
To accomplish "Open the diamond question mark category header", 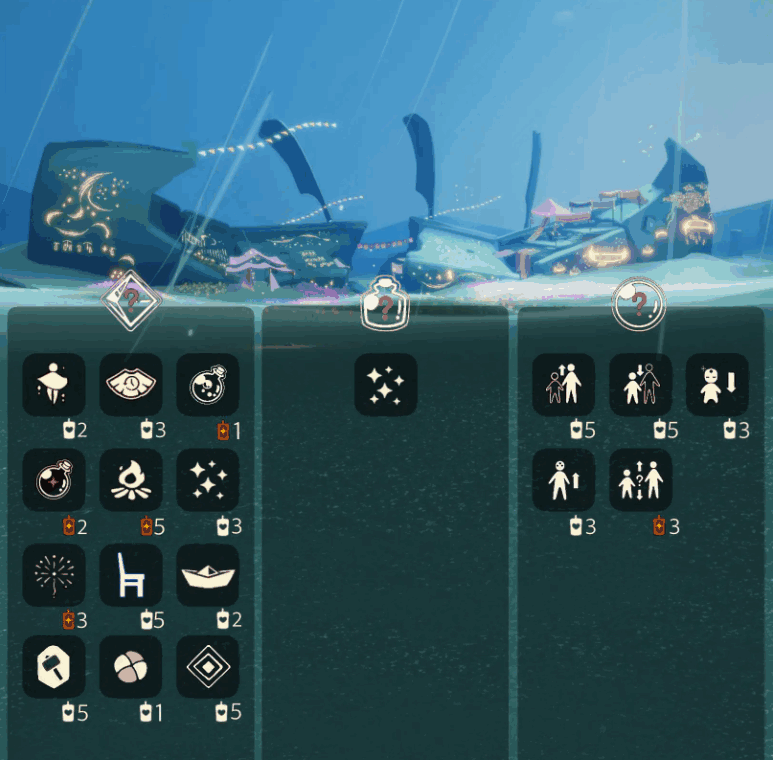I will 131,298.
